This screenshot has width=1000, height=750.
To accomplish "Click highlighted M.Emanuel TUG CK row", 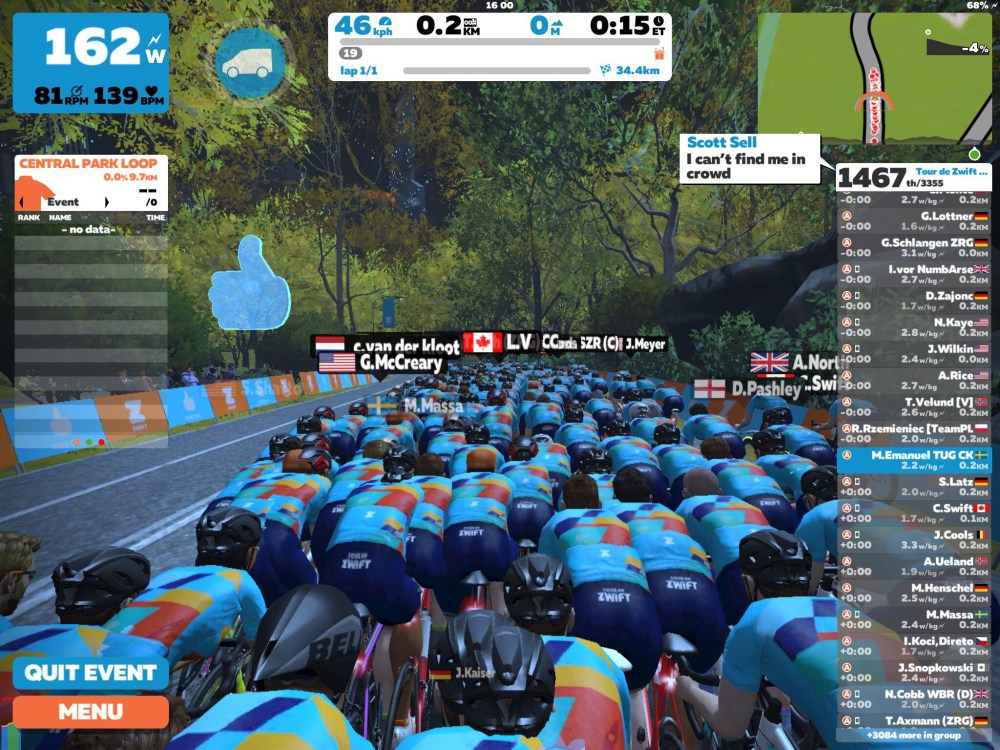I will coord(914,460).
